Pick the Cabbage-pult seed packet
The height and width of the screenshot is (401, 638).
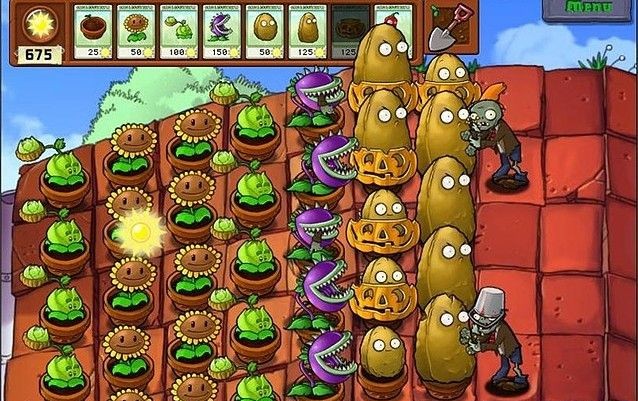click(x=178, y=31)
